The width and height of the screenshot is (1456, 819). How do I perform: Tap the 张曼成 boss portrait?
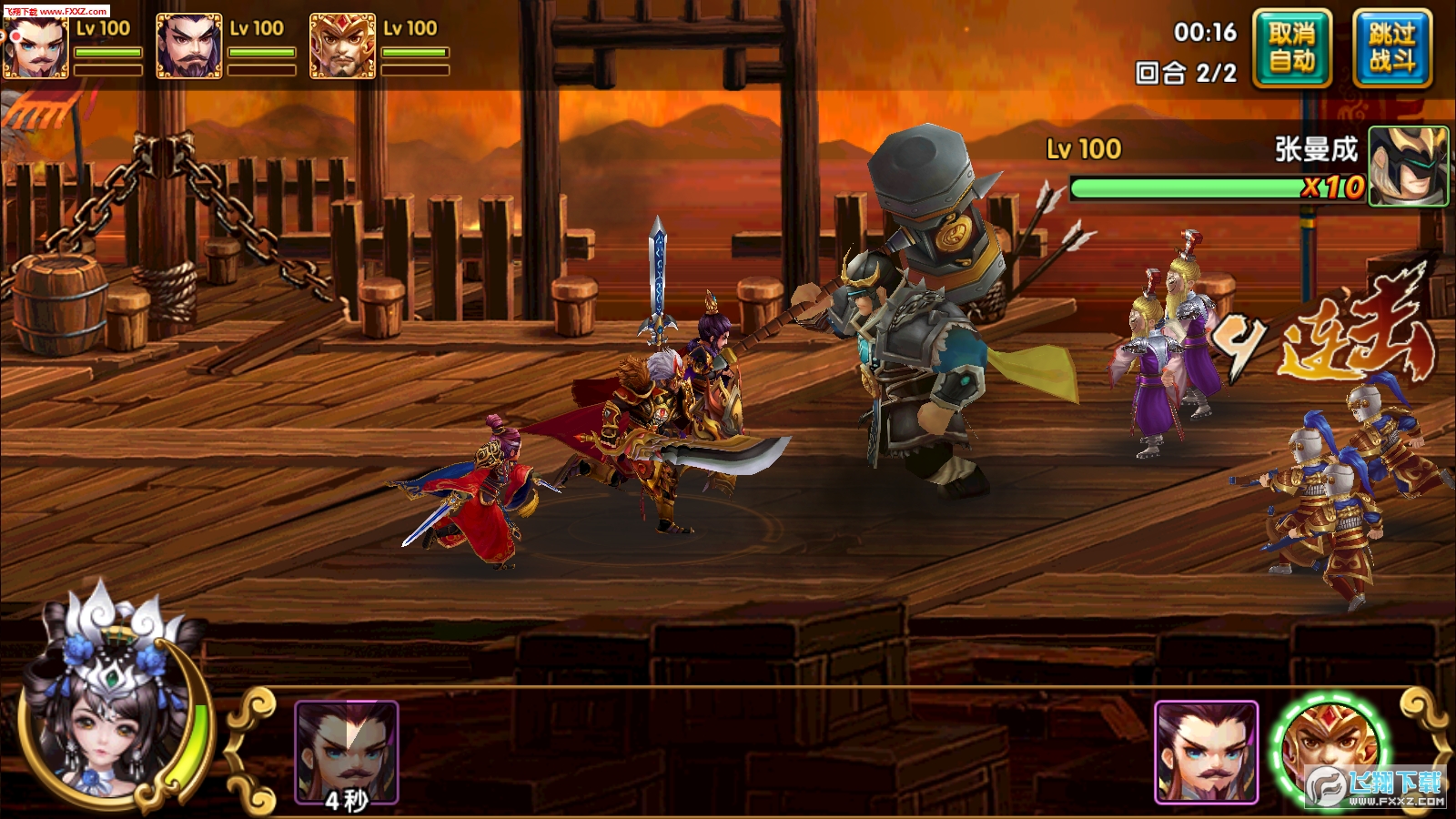pyautogui.click(x=1408, y=166)
